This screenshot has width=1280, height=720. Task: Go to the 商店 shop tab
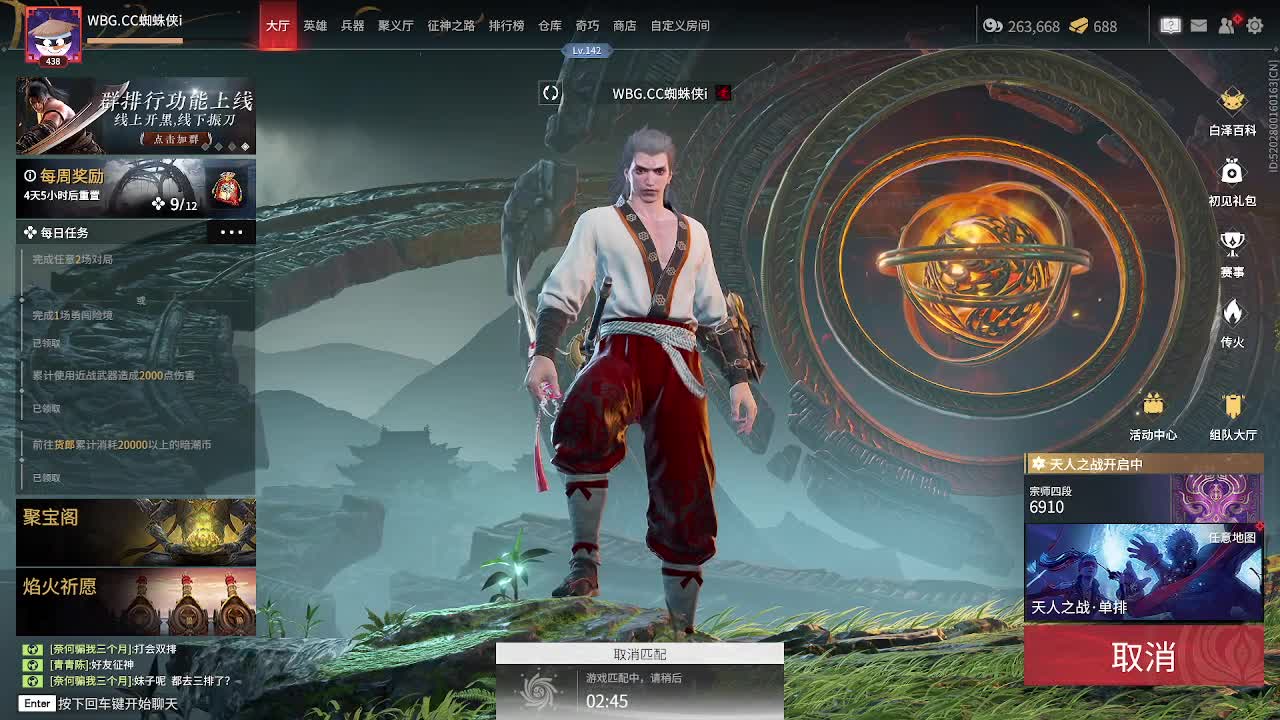point(625,26)
